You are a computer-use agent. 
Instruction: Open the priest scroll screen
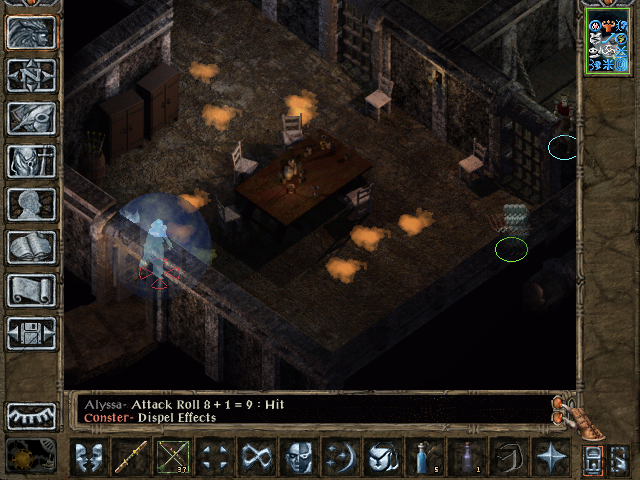coord(32,289)
